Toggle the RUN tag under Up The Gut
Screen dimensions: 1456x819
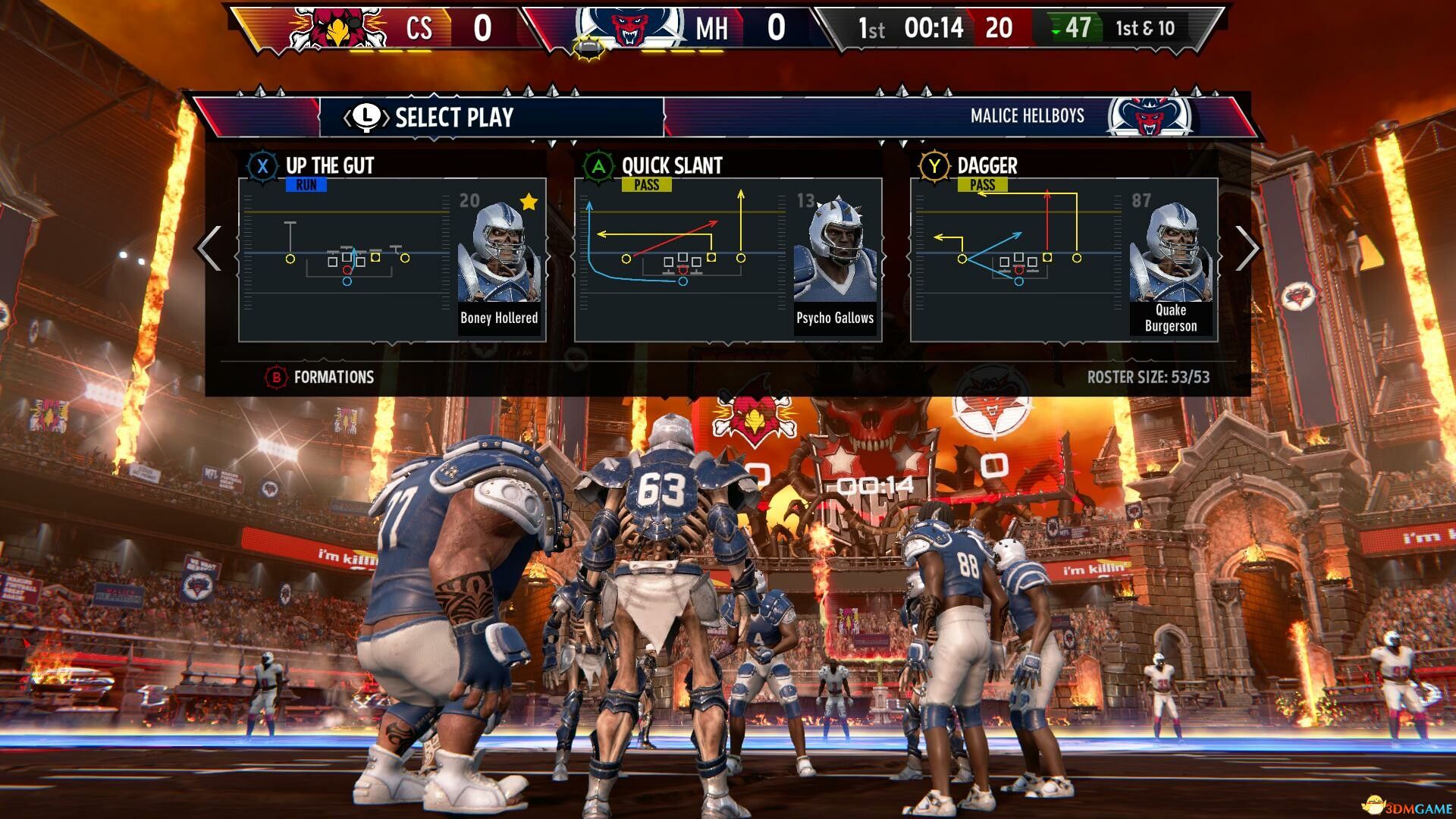pyautogui.click(x=306, y=184)
